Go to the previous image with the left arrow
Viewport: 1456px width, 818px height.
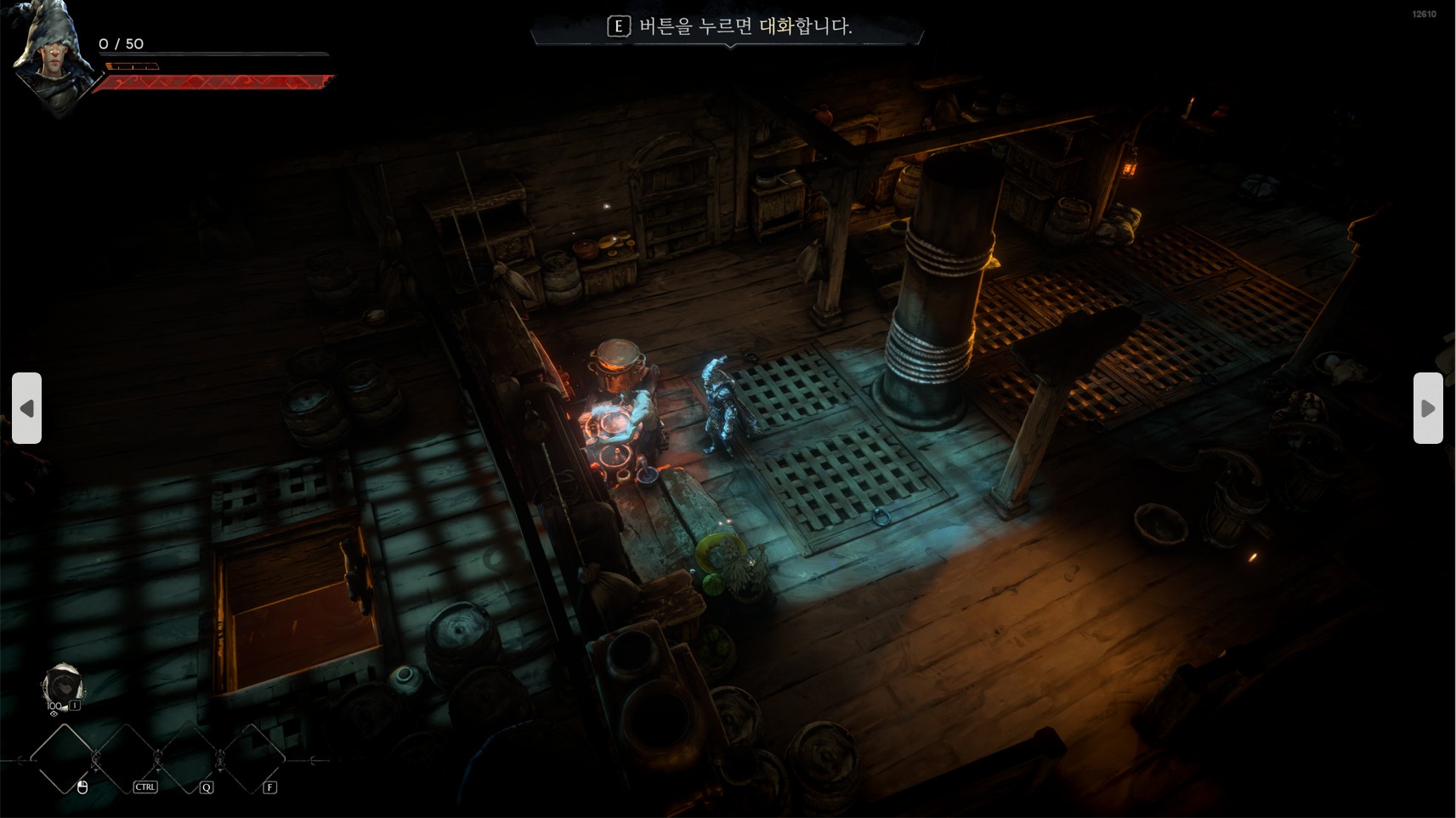[x=26, y=408]
